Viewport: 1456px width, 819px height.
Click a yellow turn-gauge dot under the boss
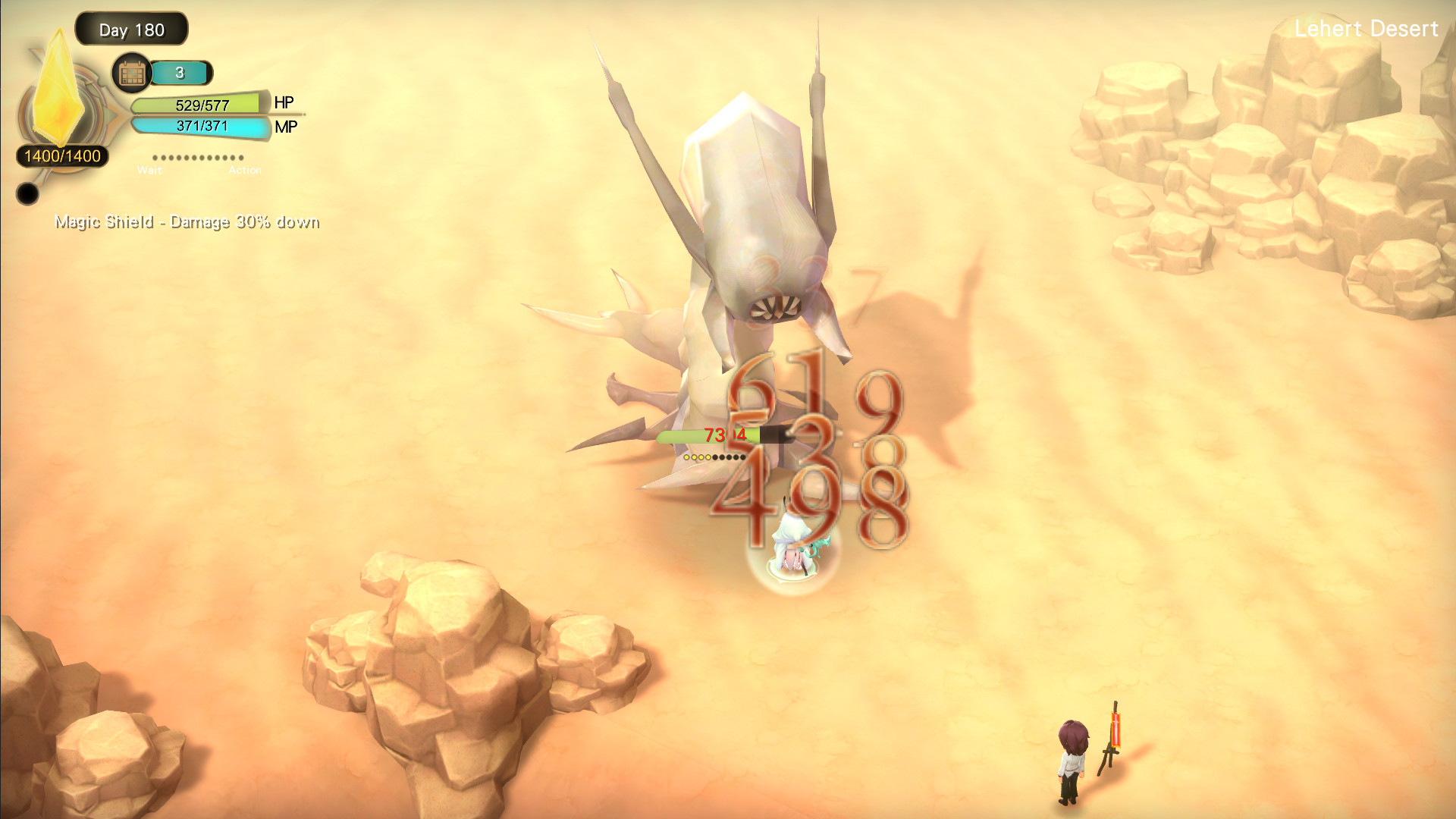694,457
